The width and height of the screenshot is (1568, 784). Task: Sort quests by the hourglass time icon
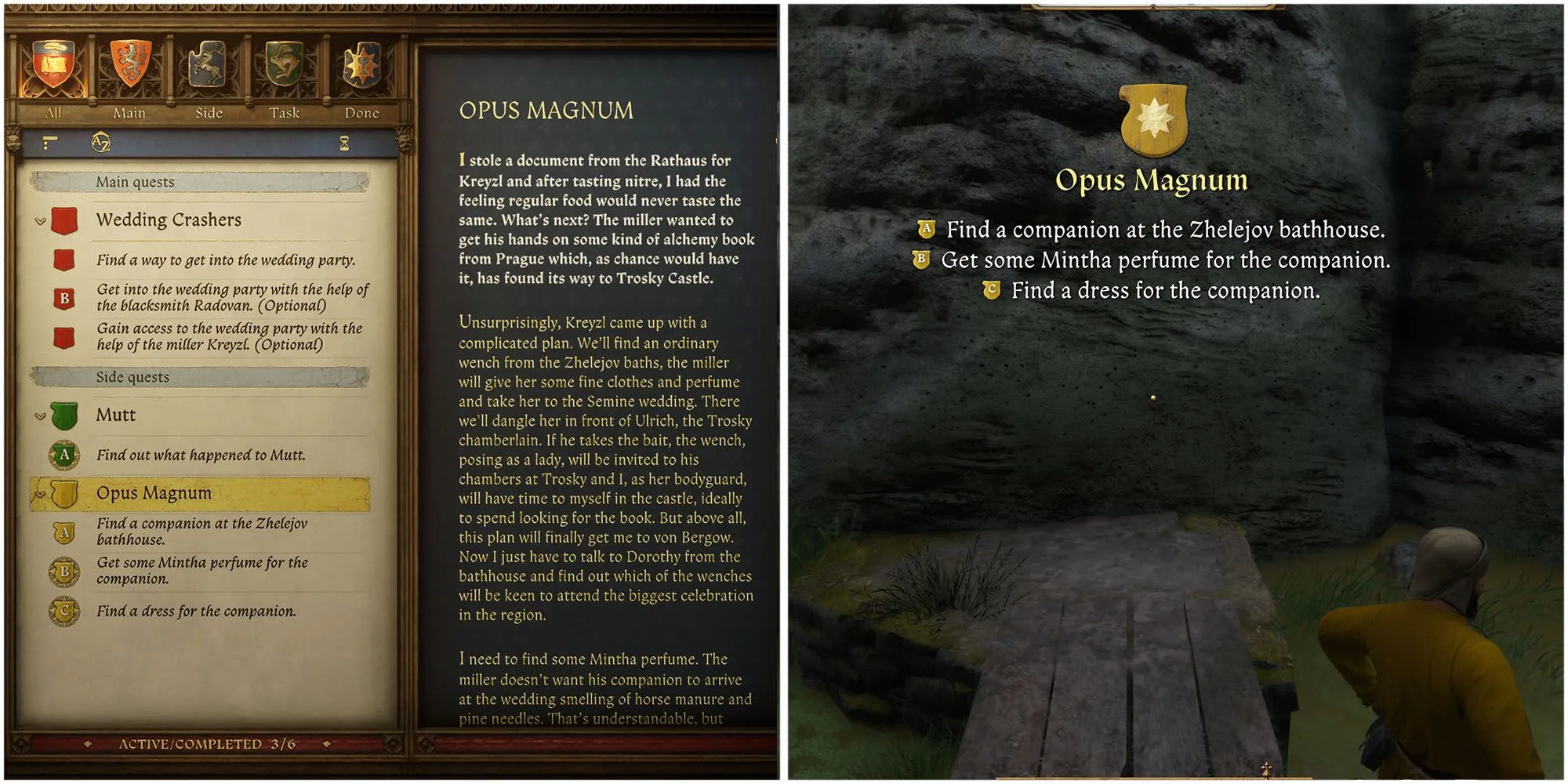(x=344, y=143)
